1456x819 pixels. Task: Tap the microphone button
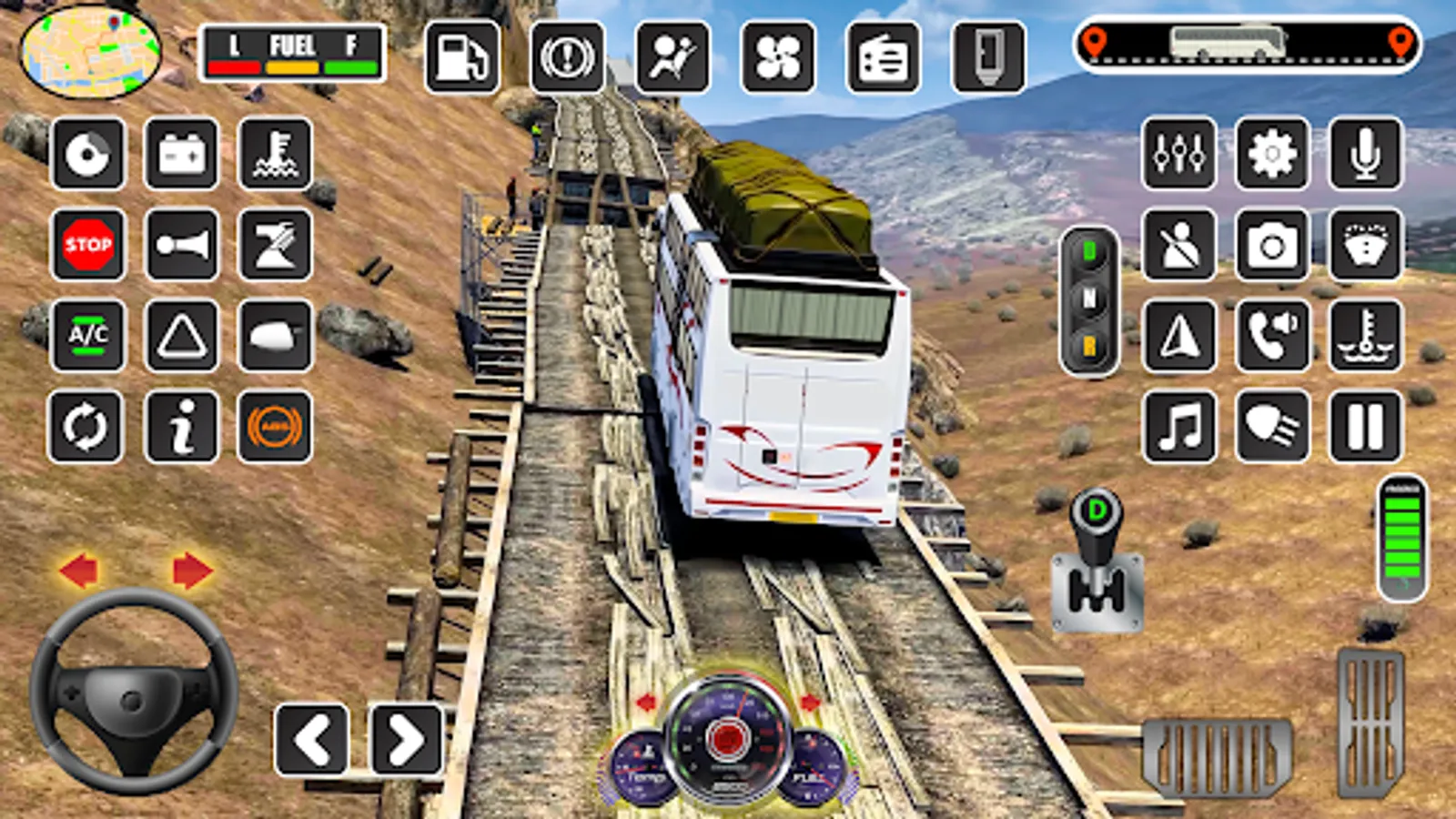1365,153
